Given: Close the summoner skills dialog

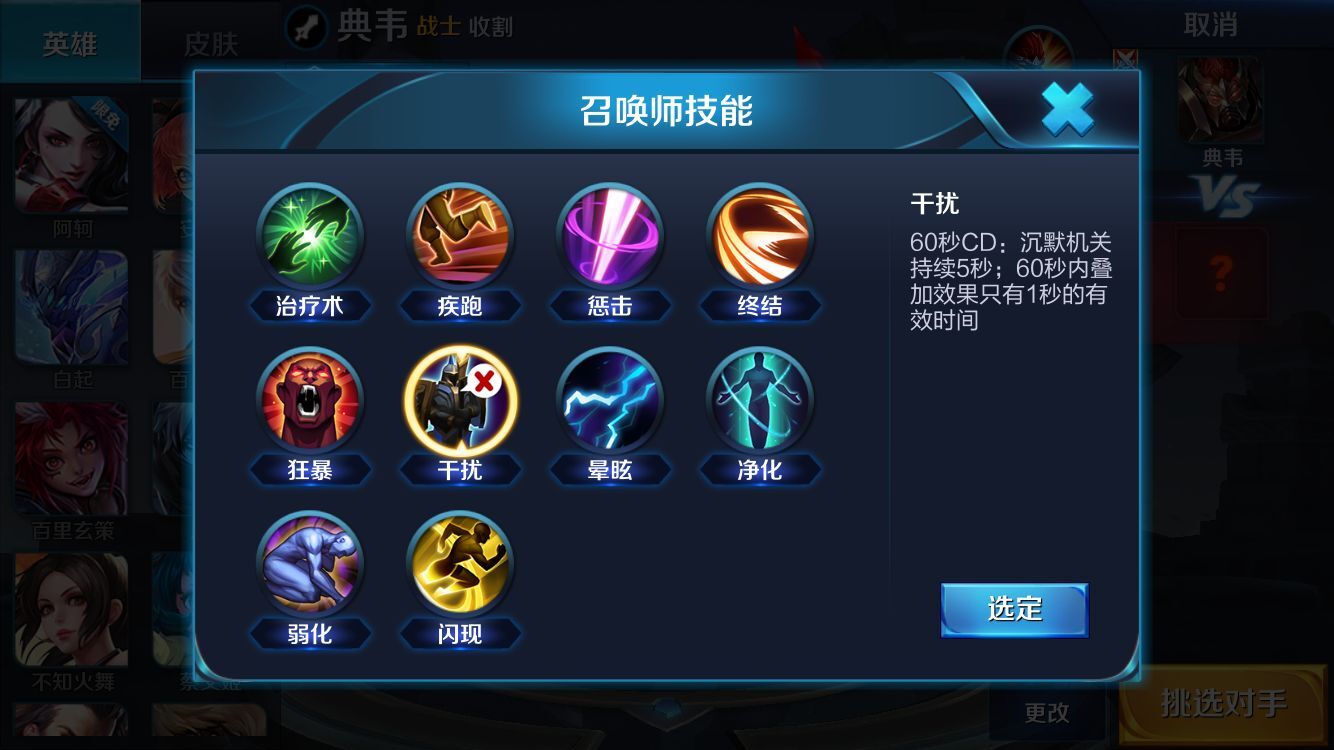Looking at the screenshot, I should [1067, 110].
